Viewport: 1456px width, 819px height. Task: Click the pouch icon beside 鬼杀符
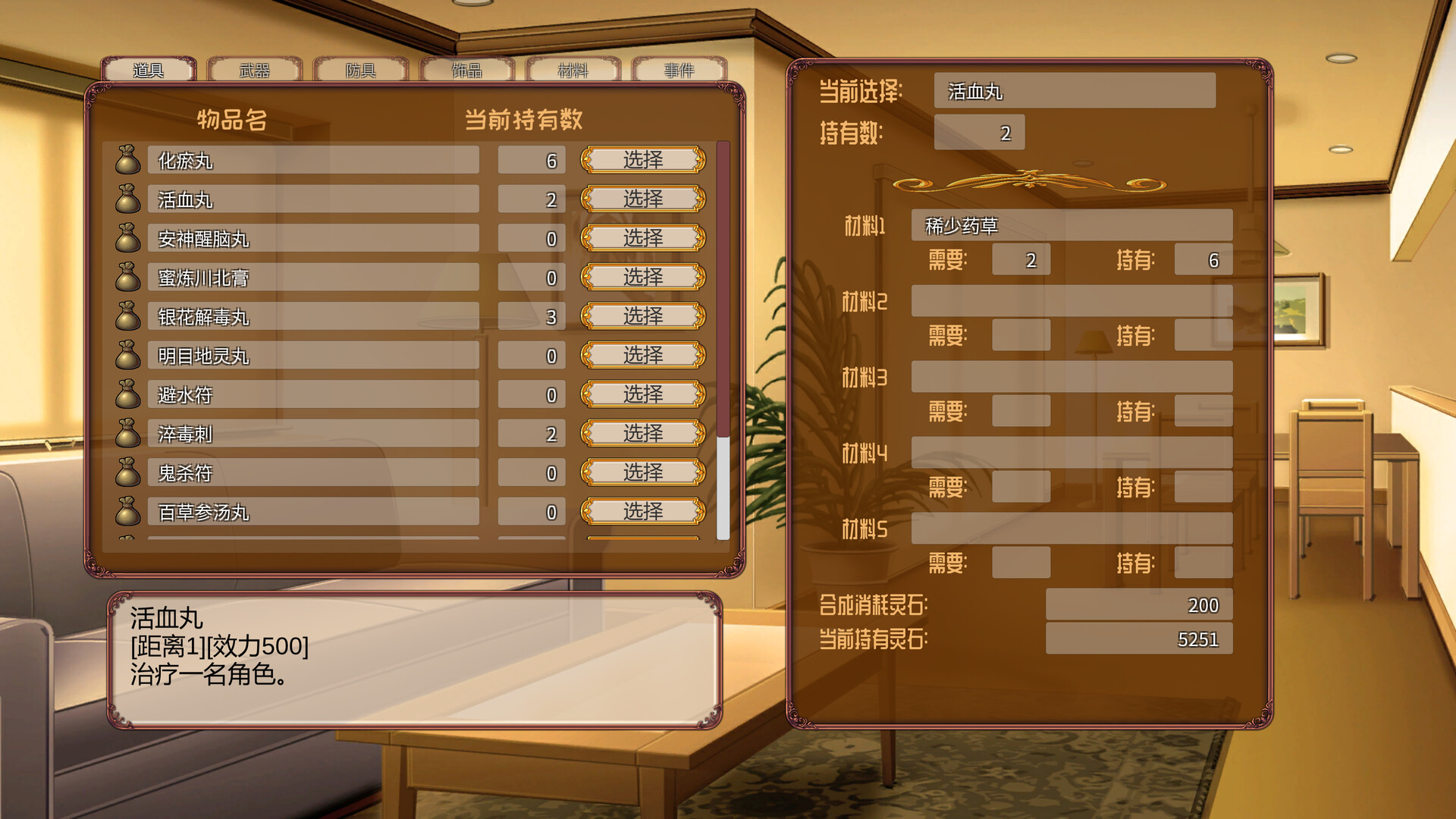pyautogui.click(x=127, y=473)
